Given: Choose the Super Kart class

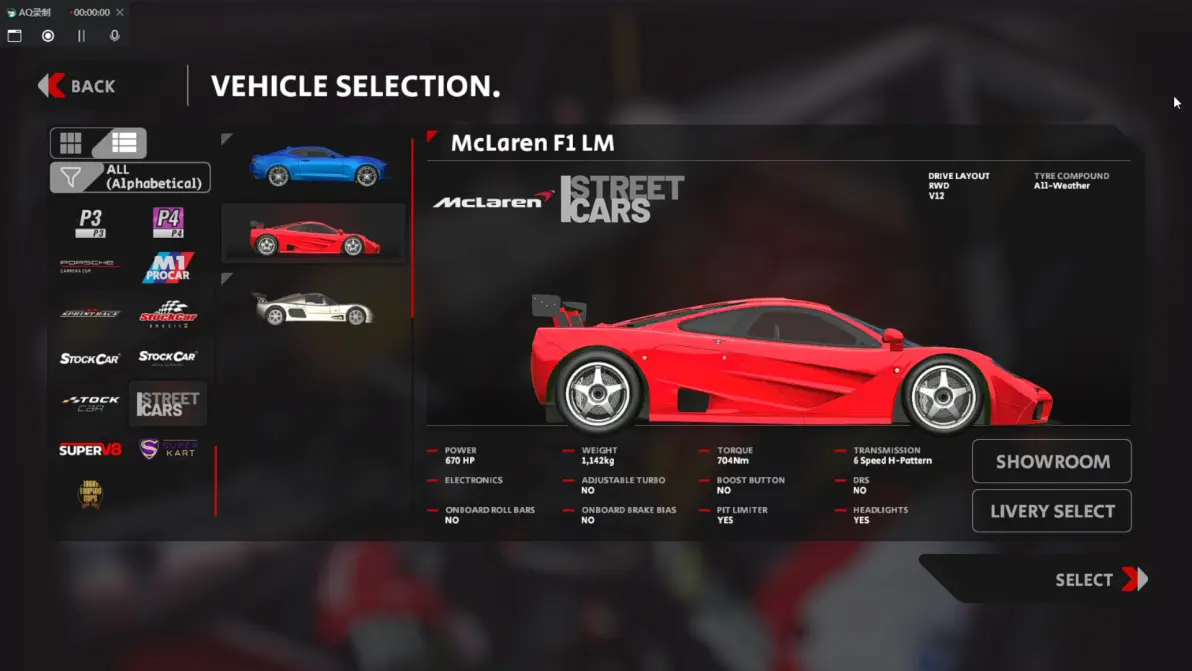Looking at the screenshot, I should [168, 449].
